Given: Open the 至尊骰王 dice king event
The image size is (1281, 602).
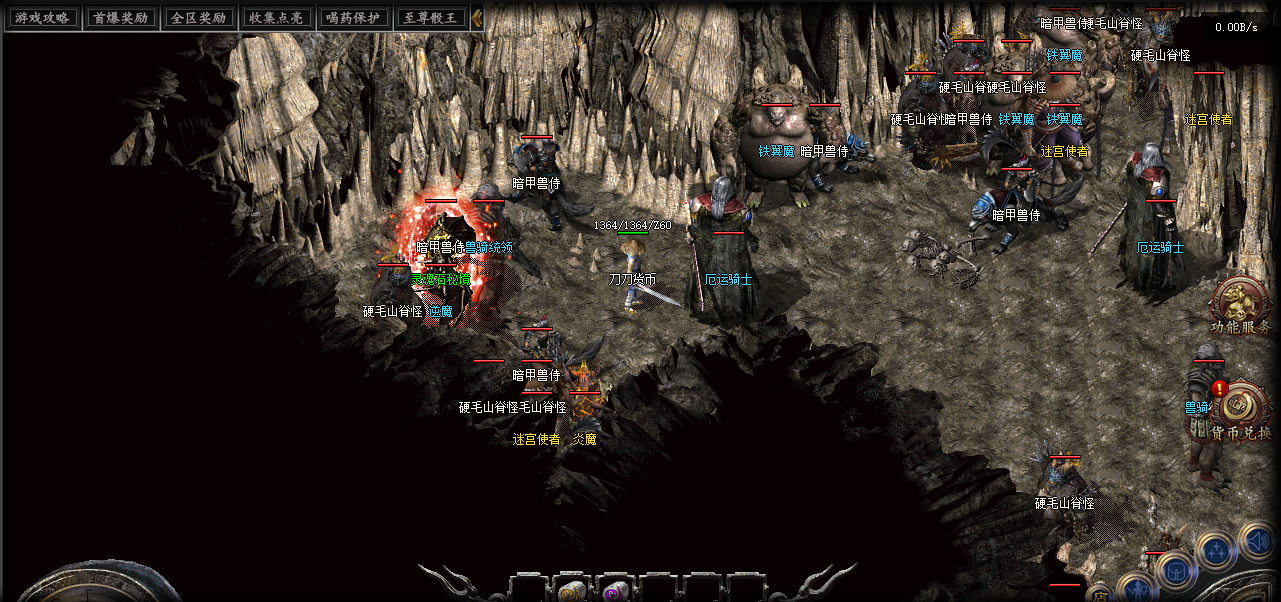Looking at the screenshot, I should pos(432,18).
